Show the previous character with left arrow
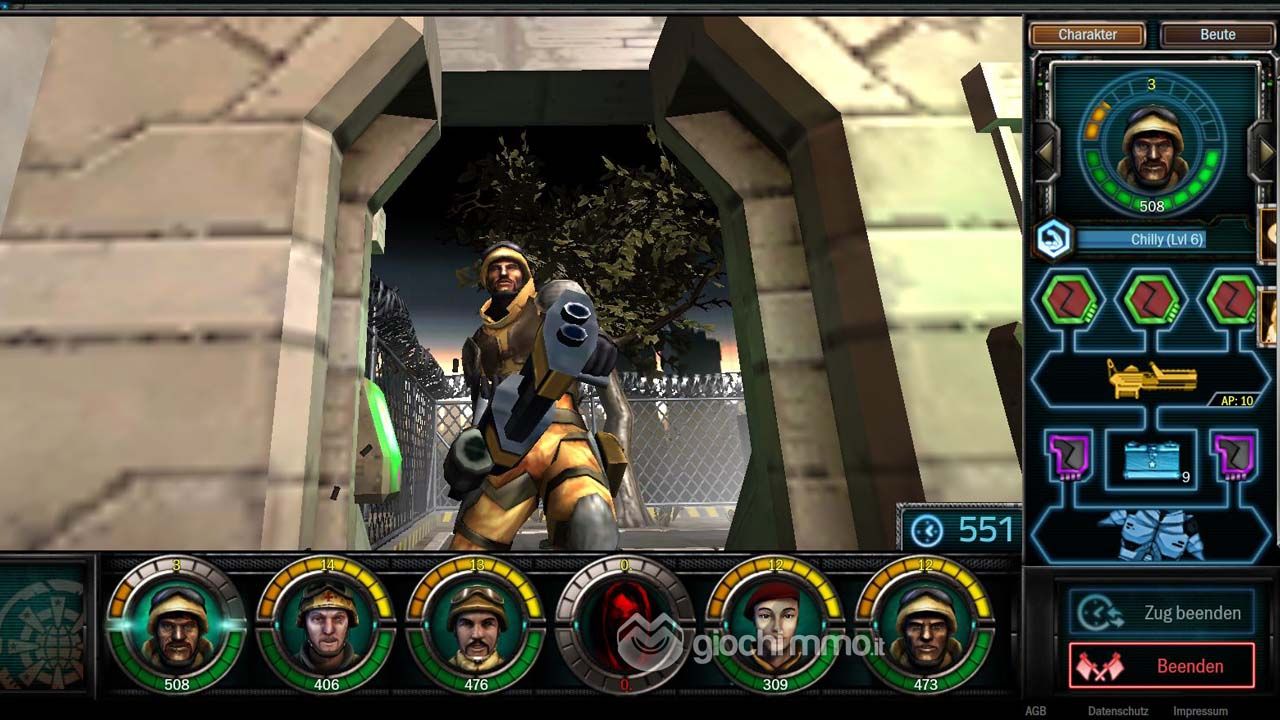1280x720 pixels. pos(1045,153)
